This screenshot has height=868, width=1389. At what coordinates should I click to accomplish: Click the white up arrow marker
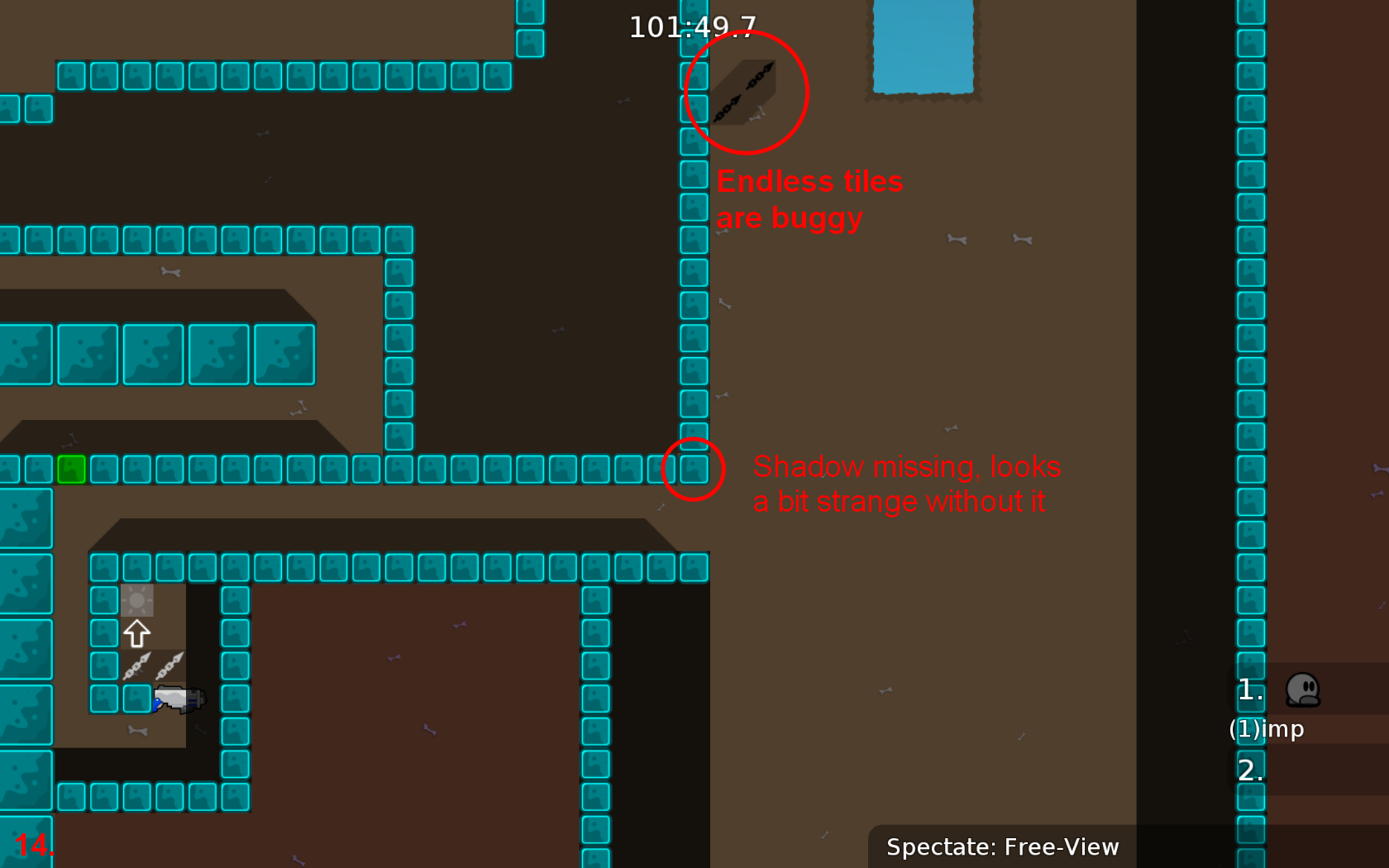click(136, 632)
